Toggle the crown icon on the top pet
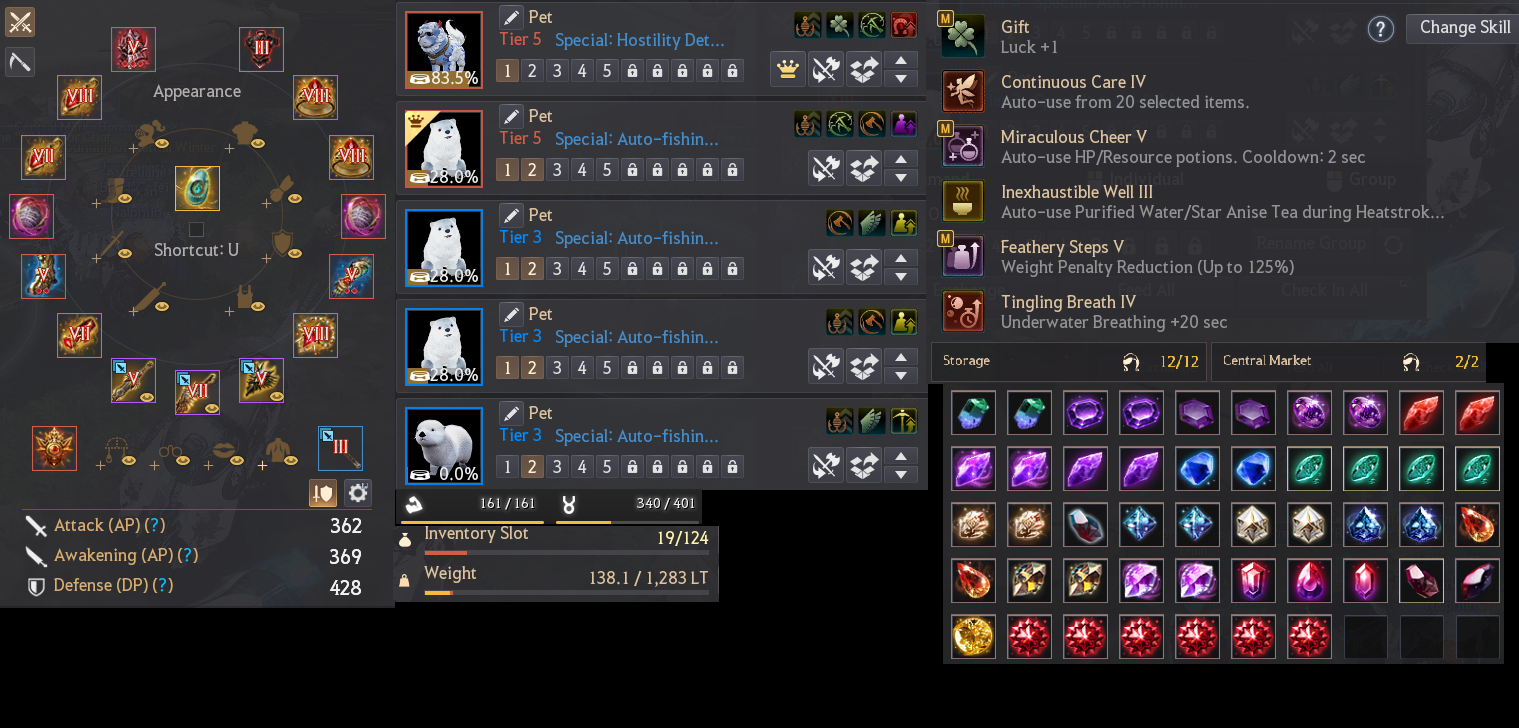This screenshot has height=728, width=1519. tap(787, 69)
